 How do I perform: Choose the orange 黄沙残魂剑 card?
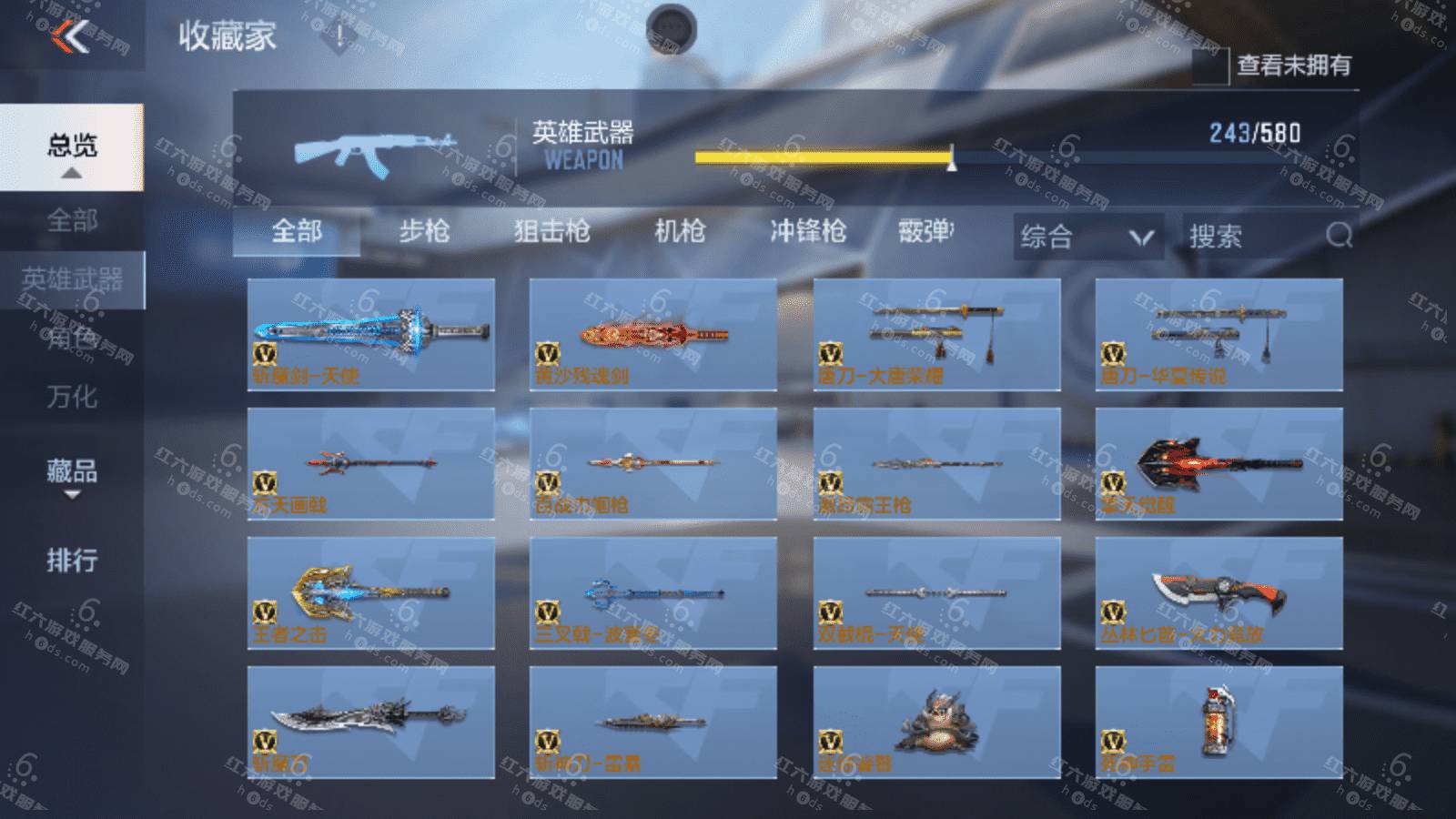pyautogui.click(x=653, y=334)
